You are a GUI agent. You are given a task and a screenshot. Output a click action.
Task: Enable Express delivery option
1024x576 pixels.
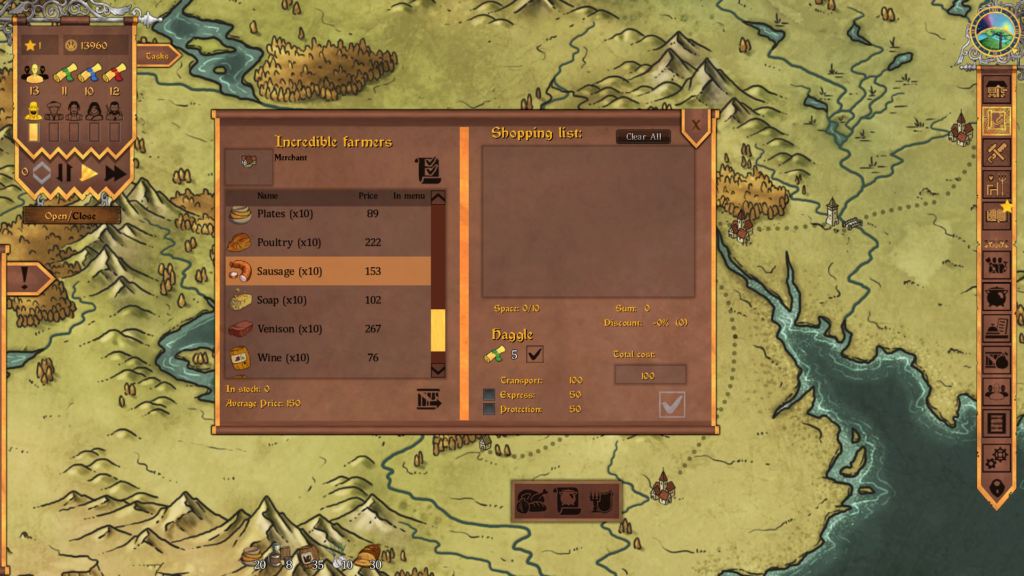(489, 395)
